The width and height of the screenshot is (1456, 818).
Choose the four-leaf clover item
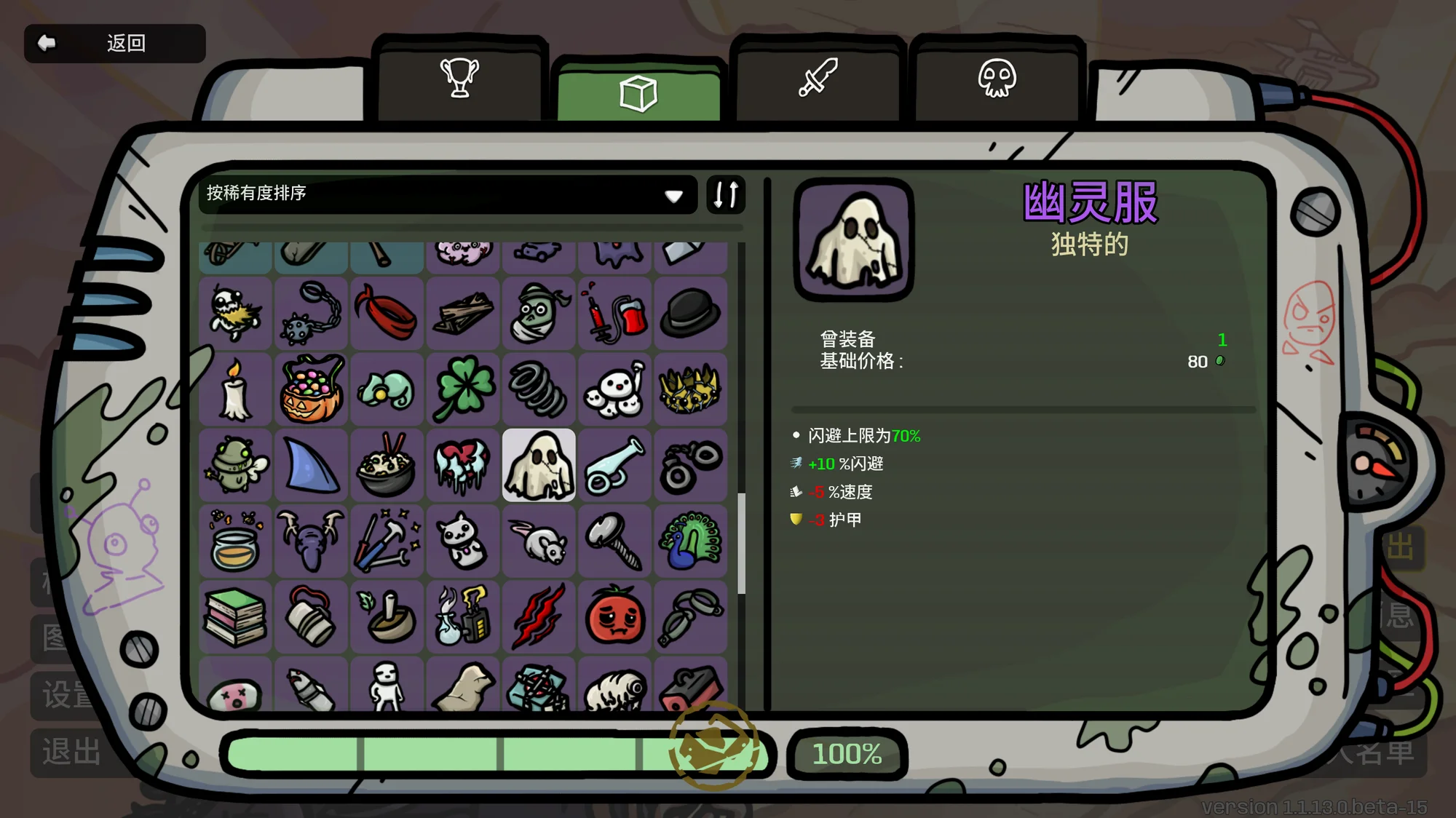click(x=463, y=389)
